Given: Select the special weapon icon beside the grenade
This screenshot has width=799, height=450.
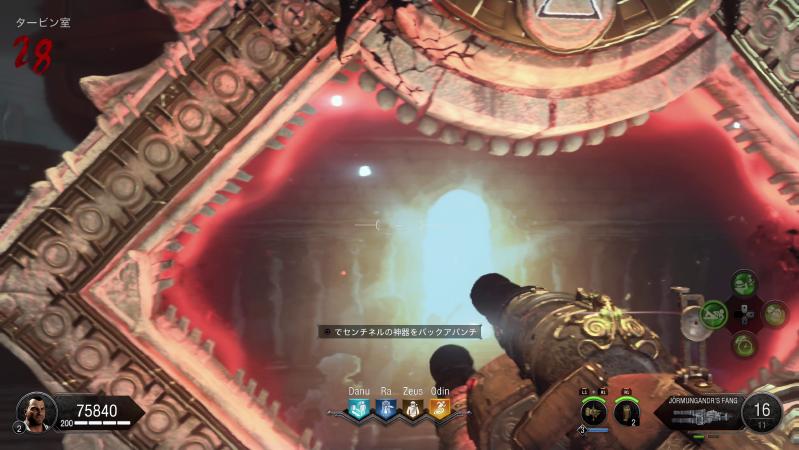Looking at the screenshot, I should [x=594, y=411].
